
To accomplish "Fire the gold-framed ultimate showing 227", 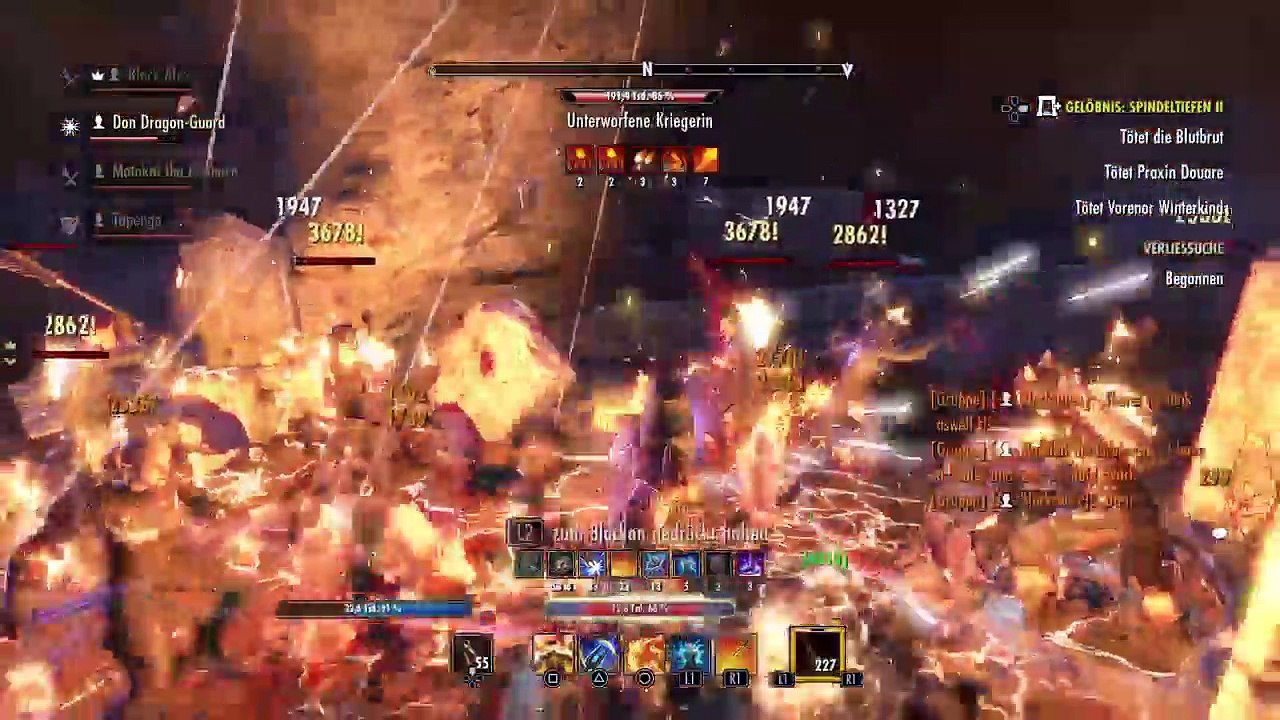I will point(818,653).
